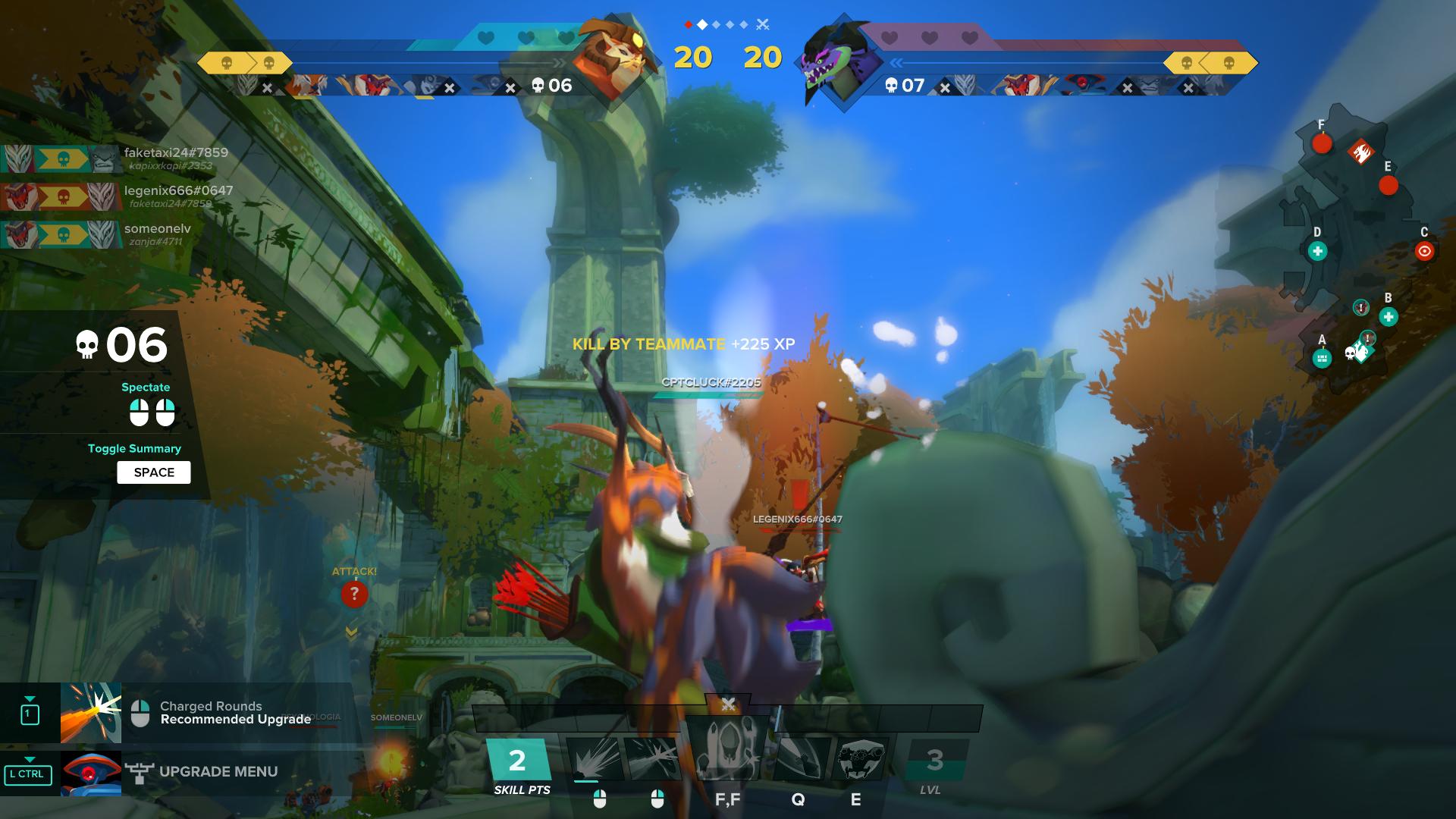Use the E skill icon
This screenshot has width=1456, height=819.
(861, 759)
